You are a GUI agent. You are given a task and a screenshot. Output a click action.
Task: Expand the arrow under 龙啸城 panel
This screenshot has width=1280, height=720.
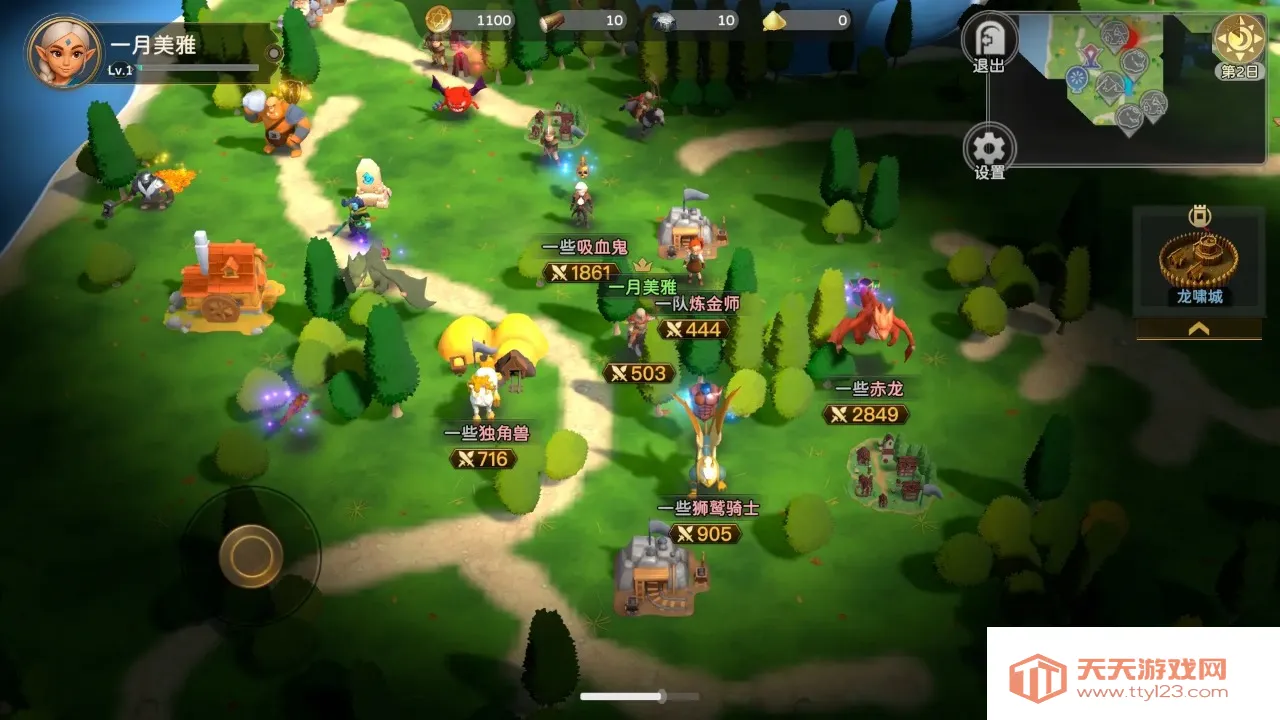pyautogui.click(x=1199, y=328)
